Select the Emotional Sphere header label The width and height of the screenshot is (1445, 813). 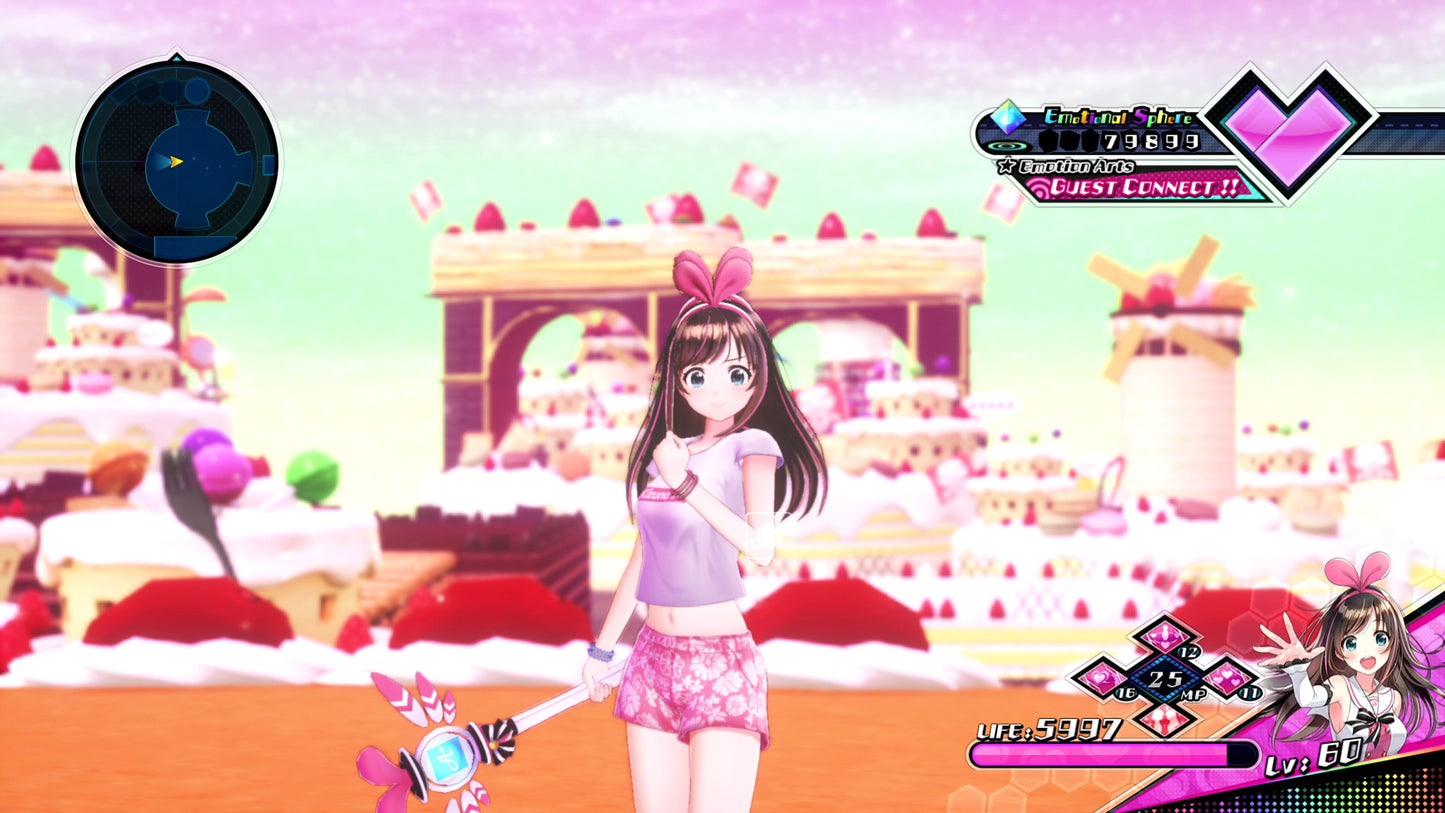pos(1118,116)
